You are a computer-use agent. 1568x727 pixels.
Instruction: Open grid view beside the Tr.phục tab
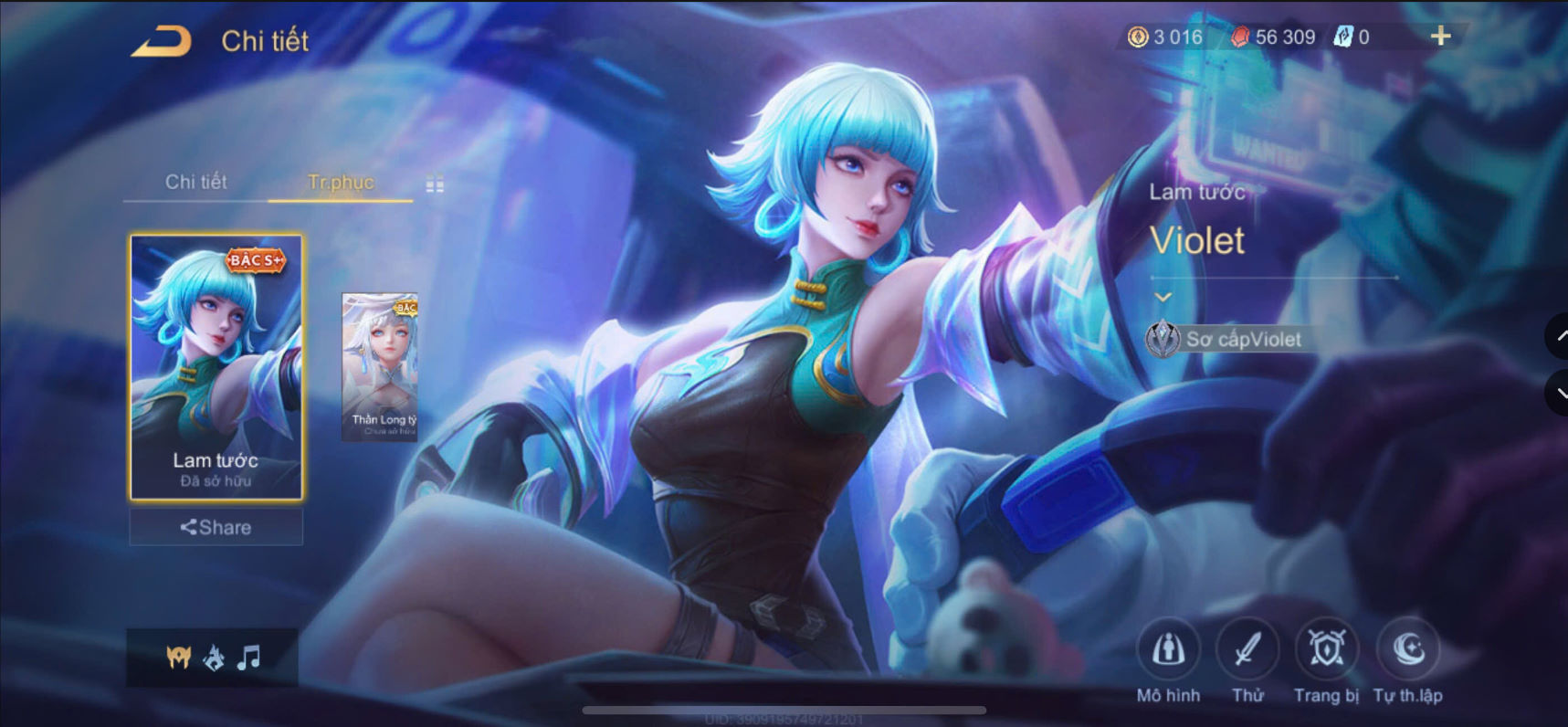point(433,184)
